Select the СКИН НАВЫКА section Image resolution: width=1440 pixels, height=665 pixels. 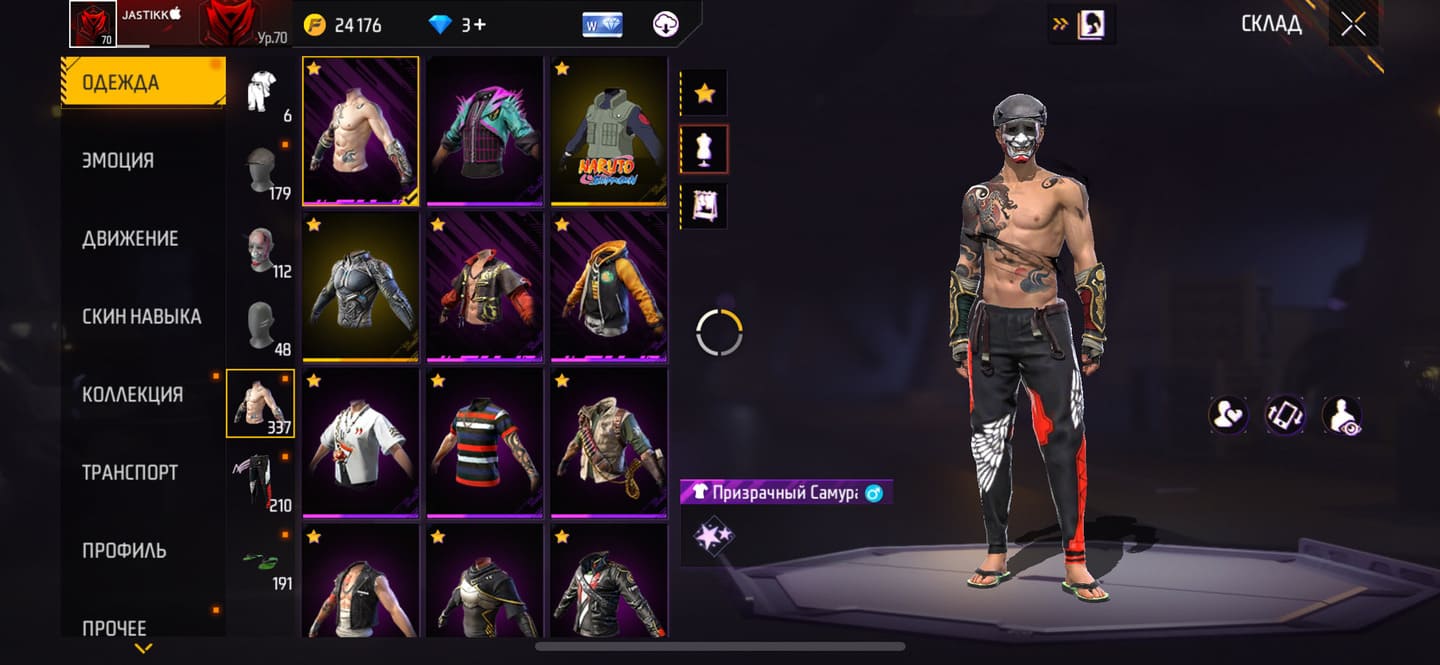(x=141, y=316)
